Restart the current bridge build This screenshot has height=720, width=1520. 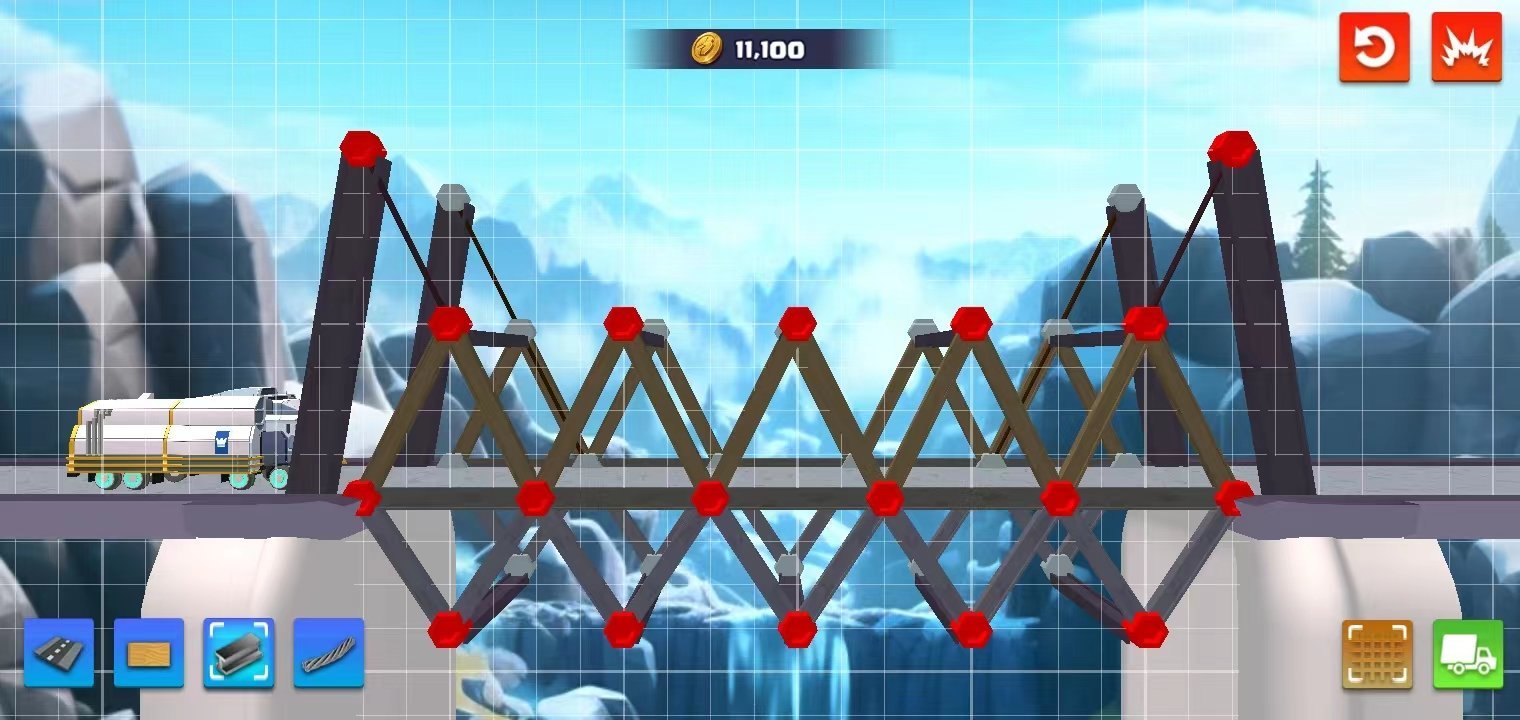pos(1374,47)
